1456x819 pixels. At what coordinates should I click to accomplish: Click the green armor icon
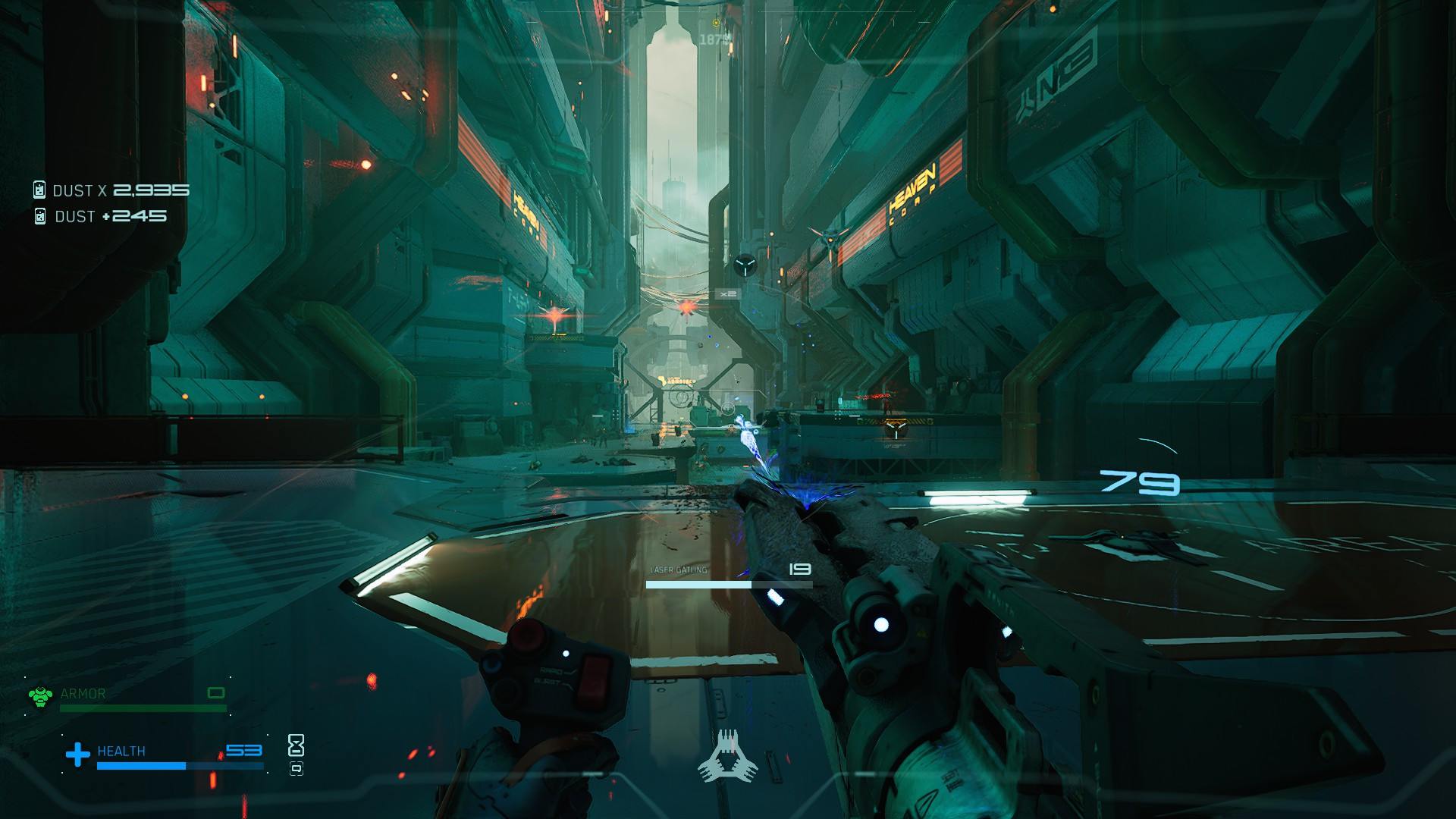(40, 695)
